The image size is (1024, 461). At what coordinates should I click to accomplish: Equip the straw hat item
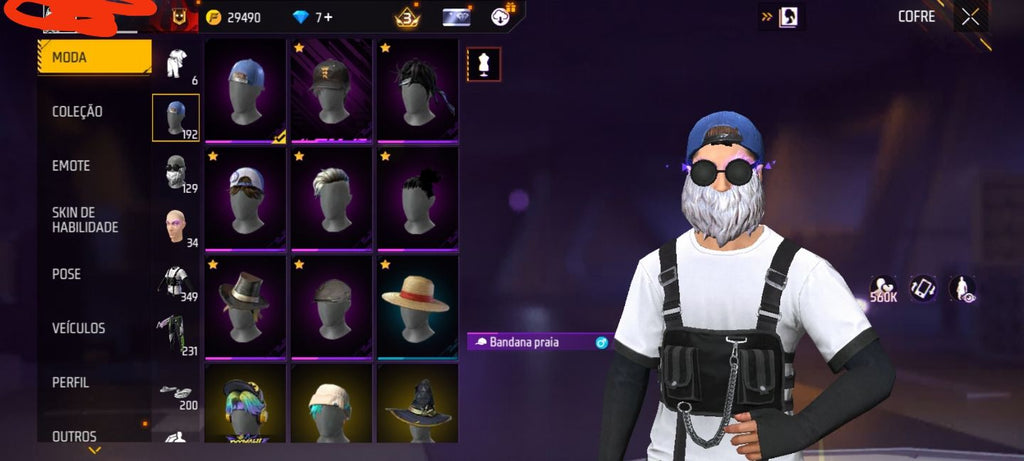pos(416,305)
